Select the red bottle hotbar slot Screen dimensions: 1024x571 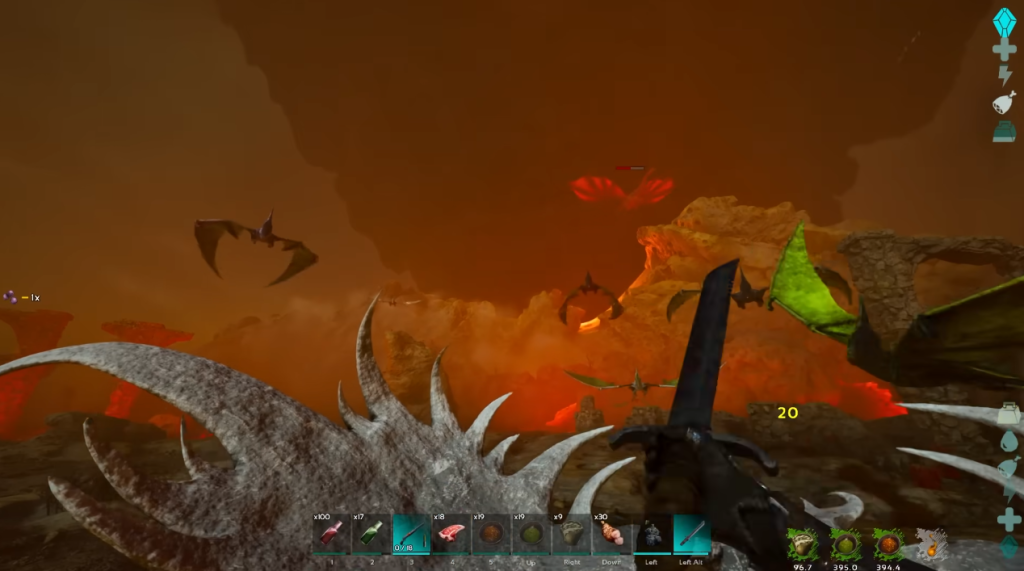click(x=330, y=533)
